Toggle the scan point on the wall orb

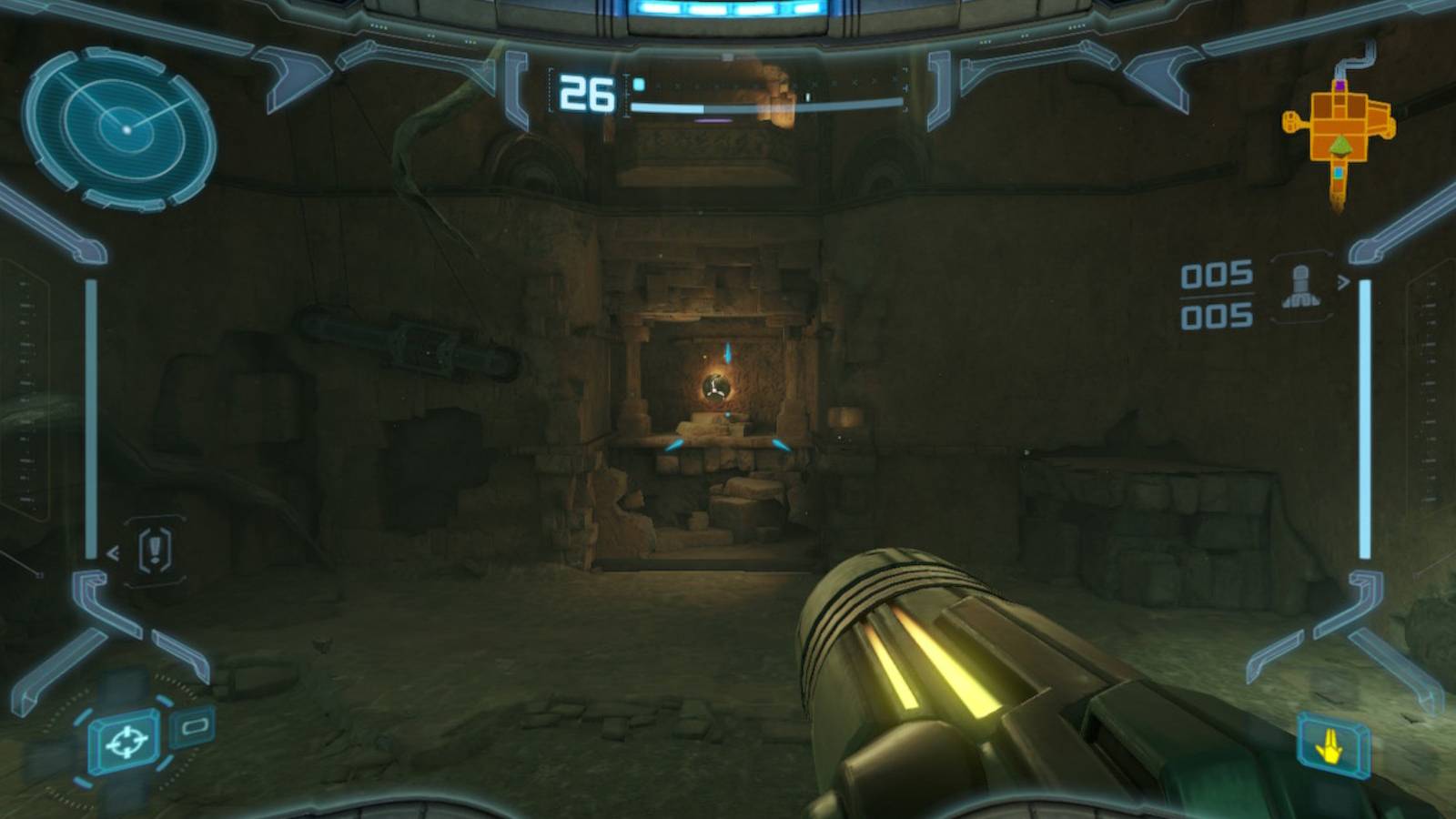pos(718,389)
